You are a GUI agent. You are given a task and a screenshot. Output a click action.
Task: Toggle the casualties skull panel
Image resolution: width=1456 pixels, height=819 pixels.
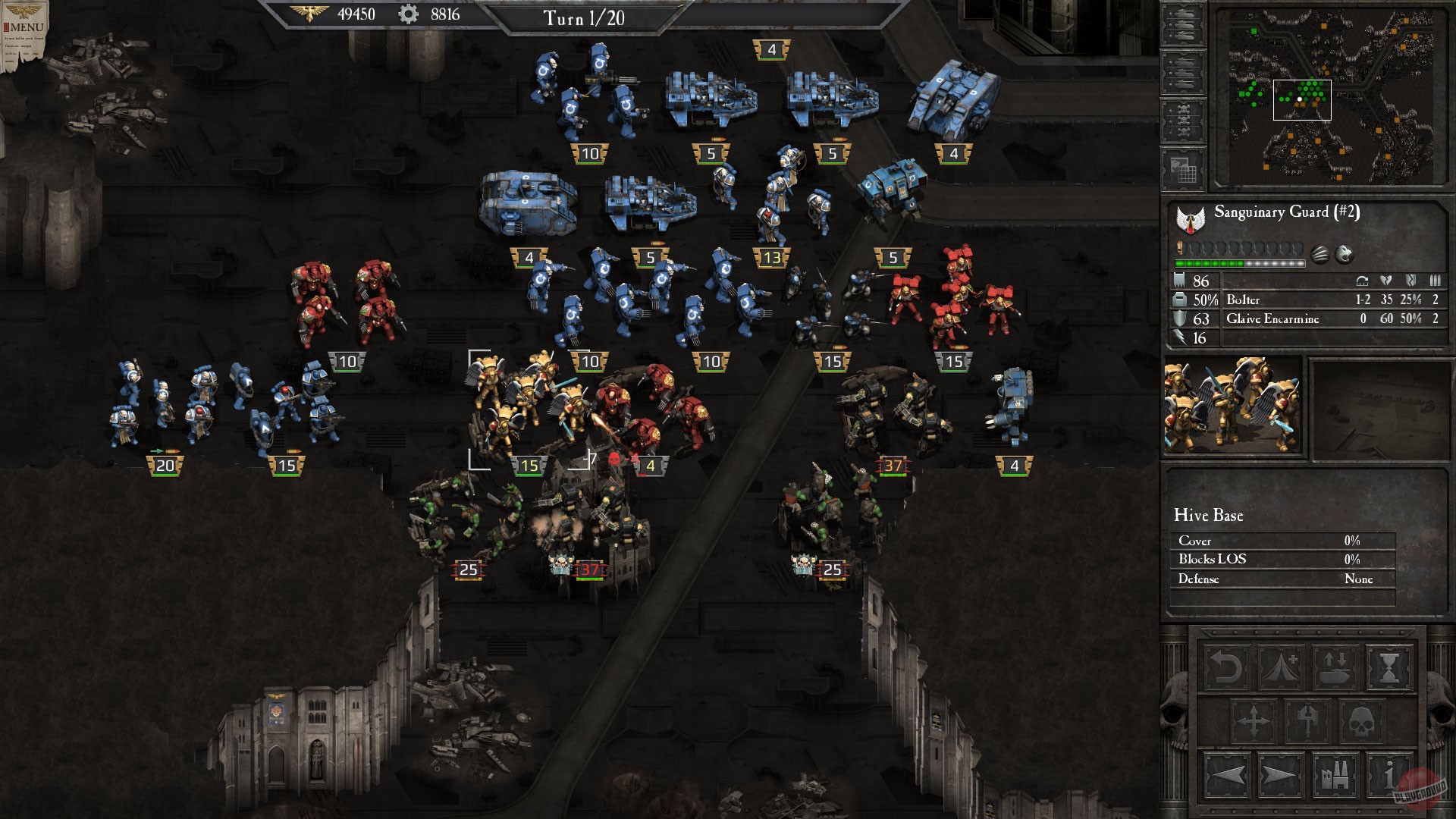[x=1183, y=120]
